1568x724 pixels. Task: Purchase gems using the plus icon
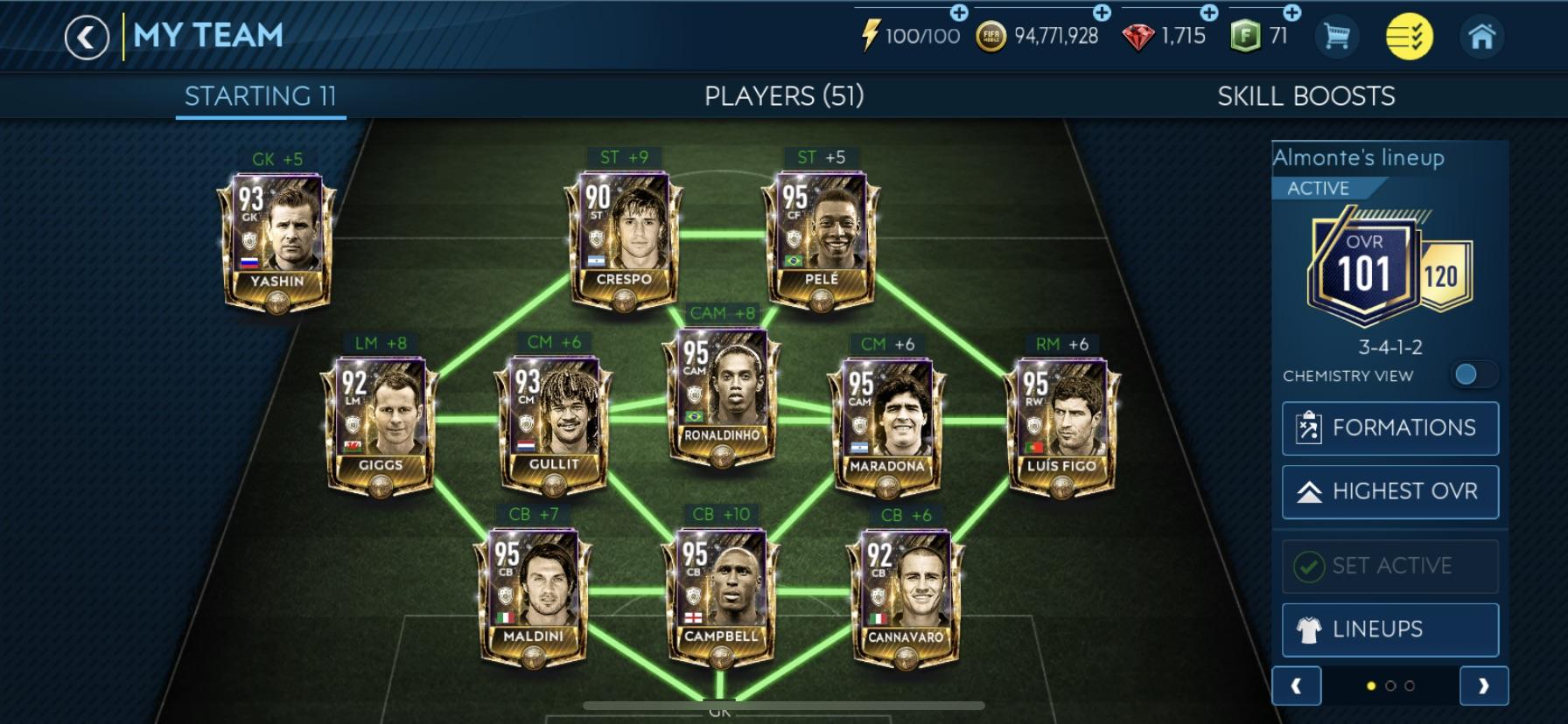click(x=1211, y=12)
